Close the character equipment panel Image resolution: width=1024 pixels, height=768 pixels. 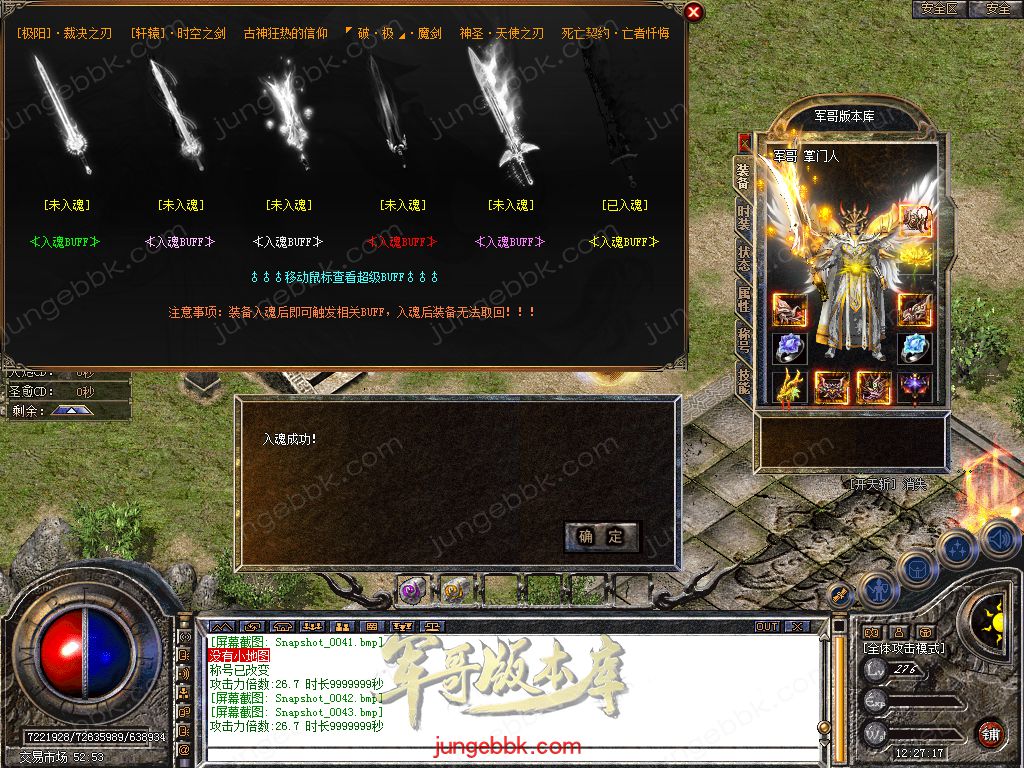tap(743, 142)
